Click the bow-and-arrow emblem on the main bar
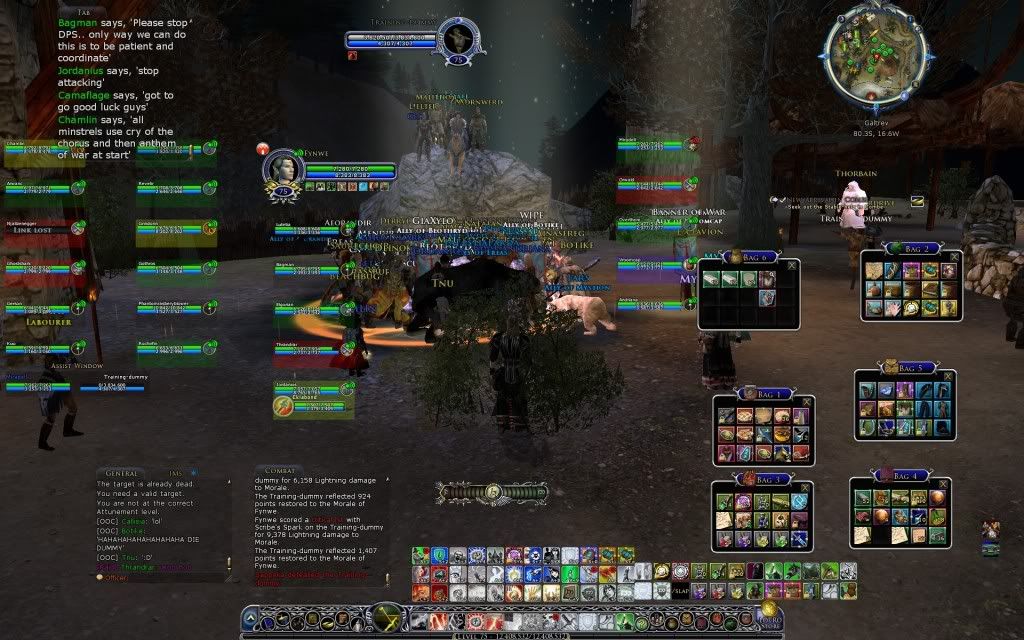 click(492, 492)
